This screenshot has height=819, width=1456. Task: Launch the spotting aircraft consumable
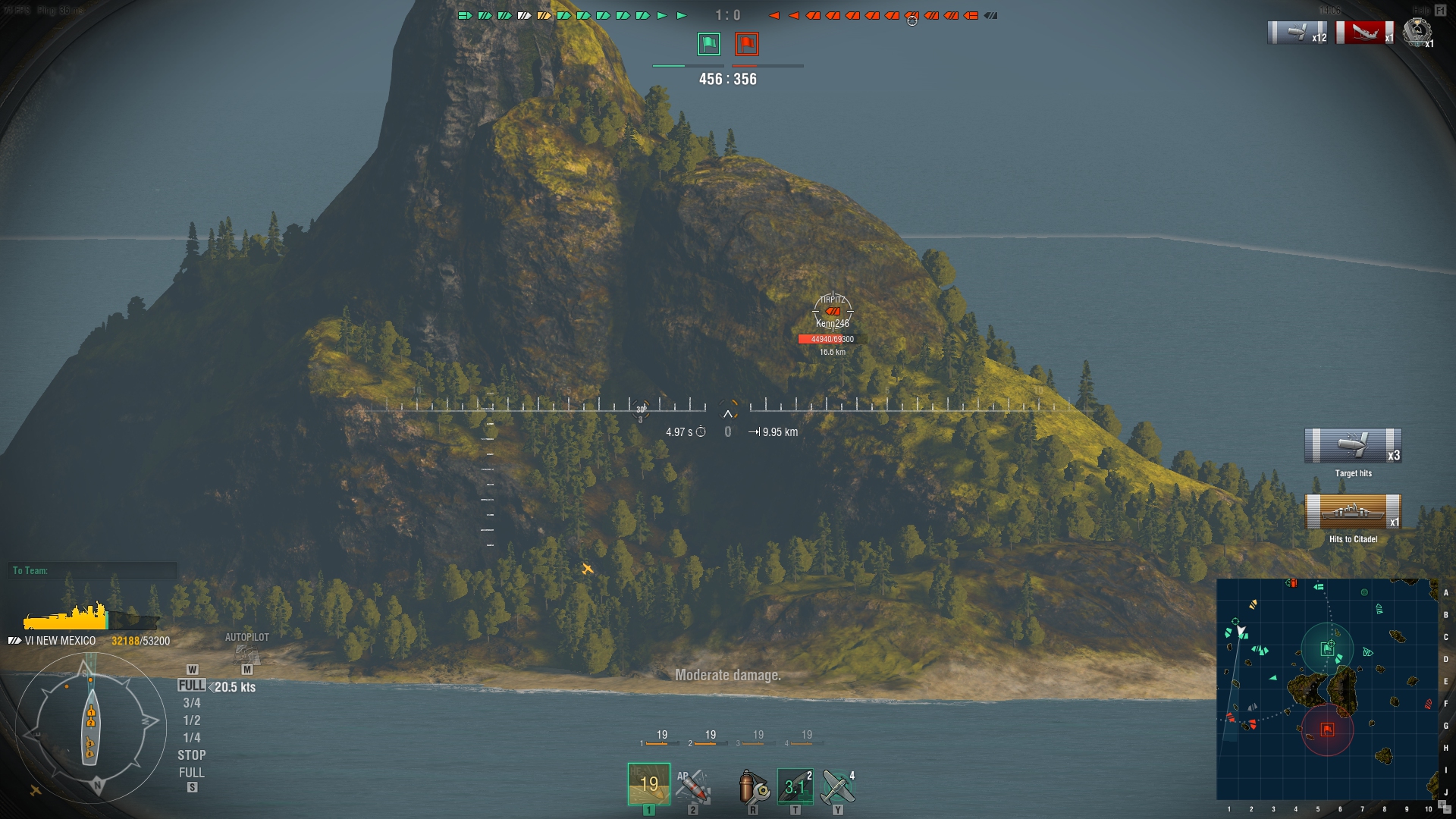pos(838,786)
